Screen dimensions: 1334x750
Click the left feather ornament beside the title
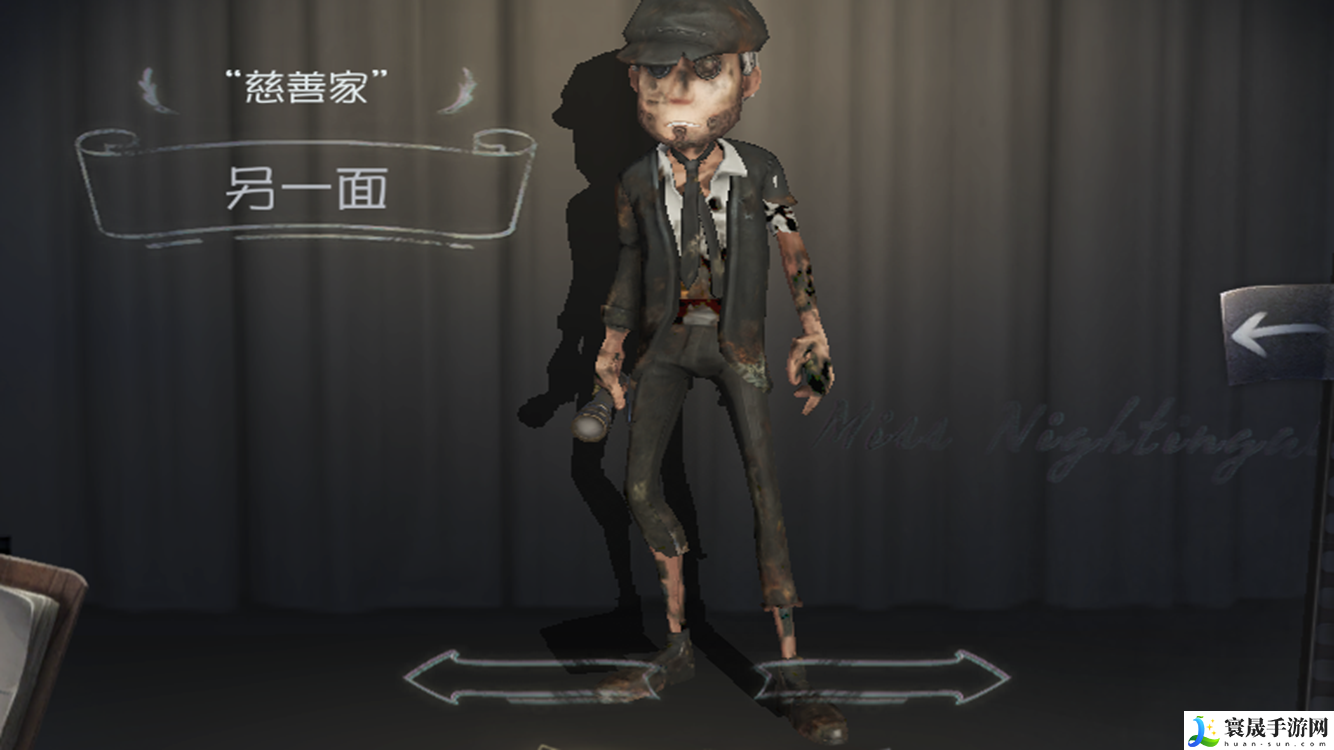pyautogui.click(x=150, y=88)
